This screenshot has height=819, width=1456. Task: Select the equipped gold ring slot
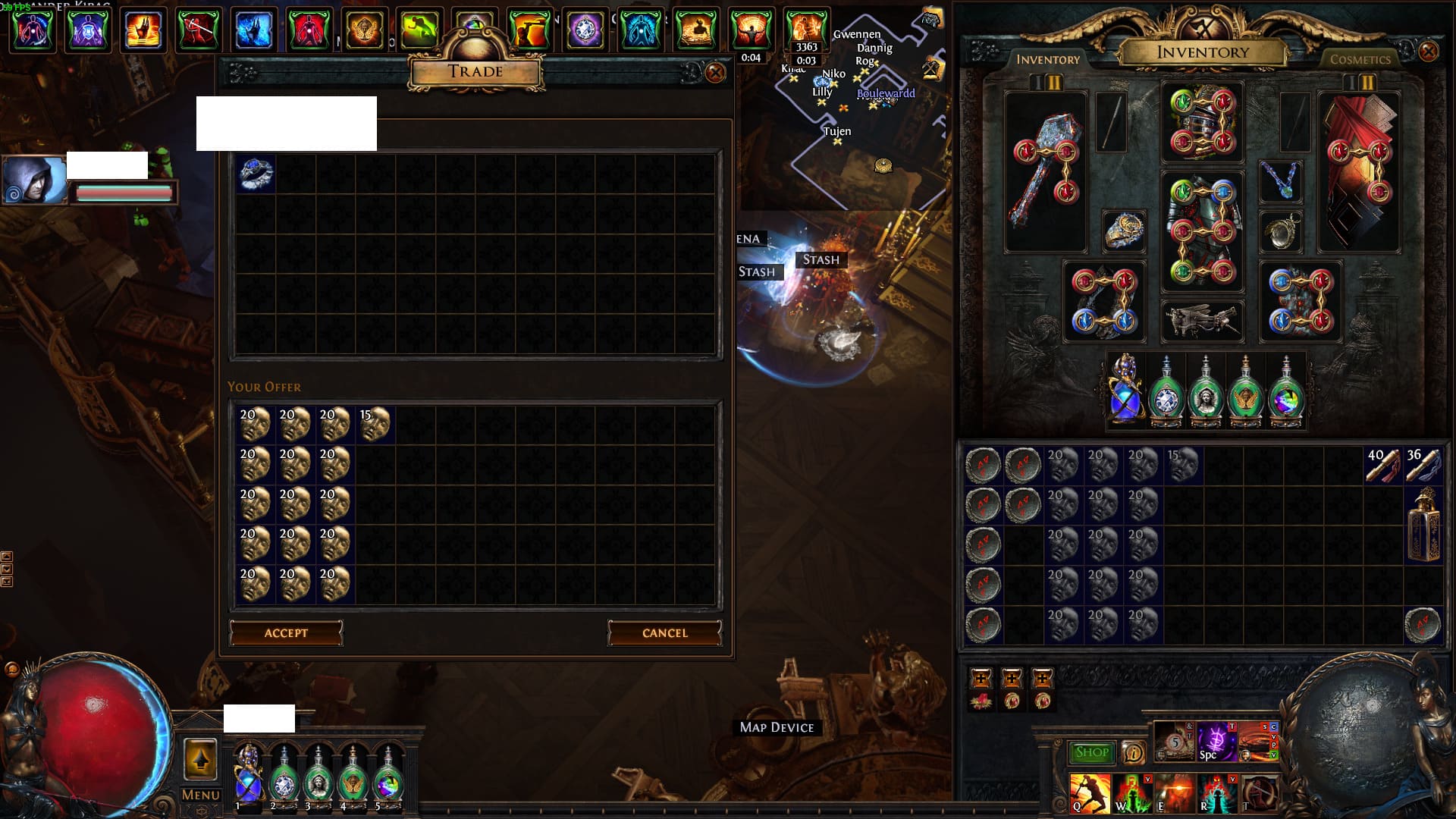coord(1122,231)
